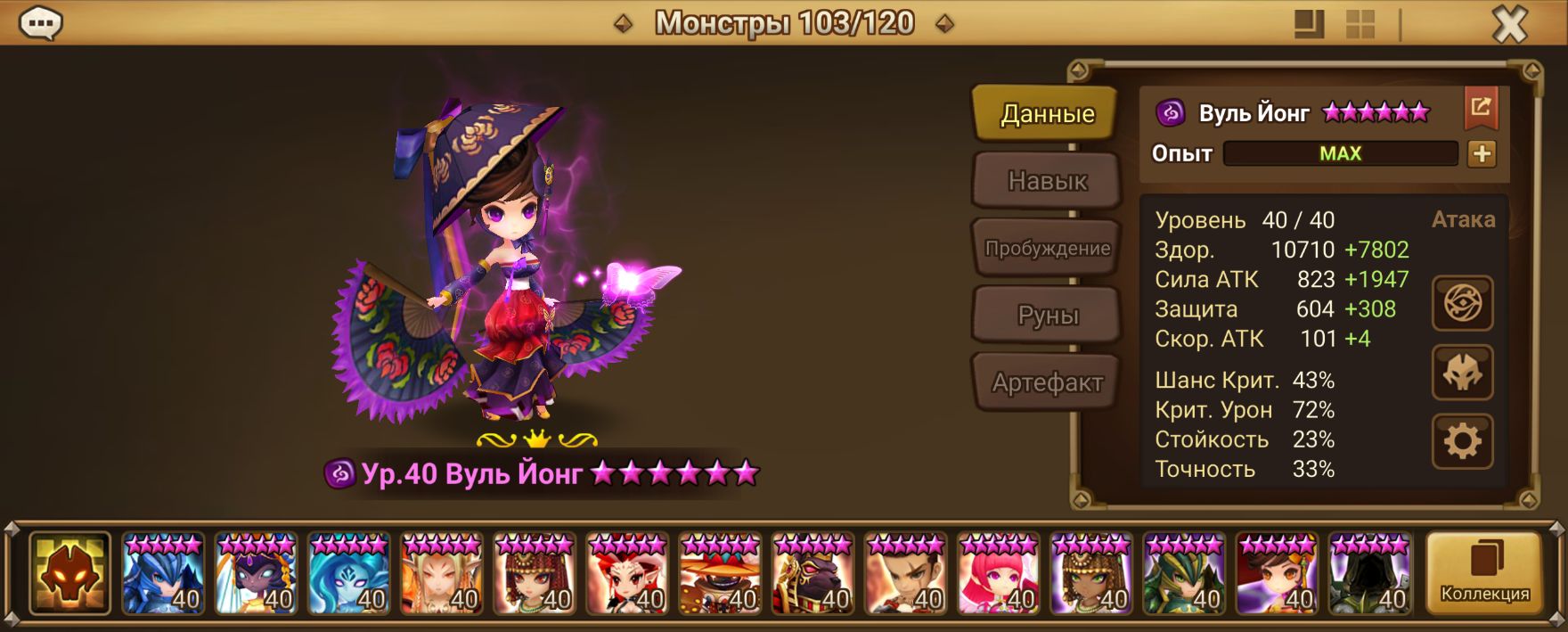Open the Коллекция button
The width and height of the screenshot is (1568, 632).
(x=1484, y=573)
